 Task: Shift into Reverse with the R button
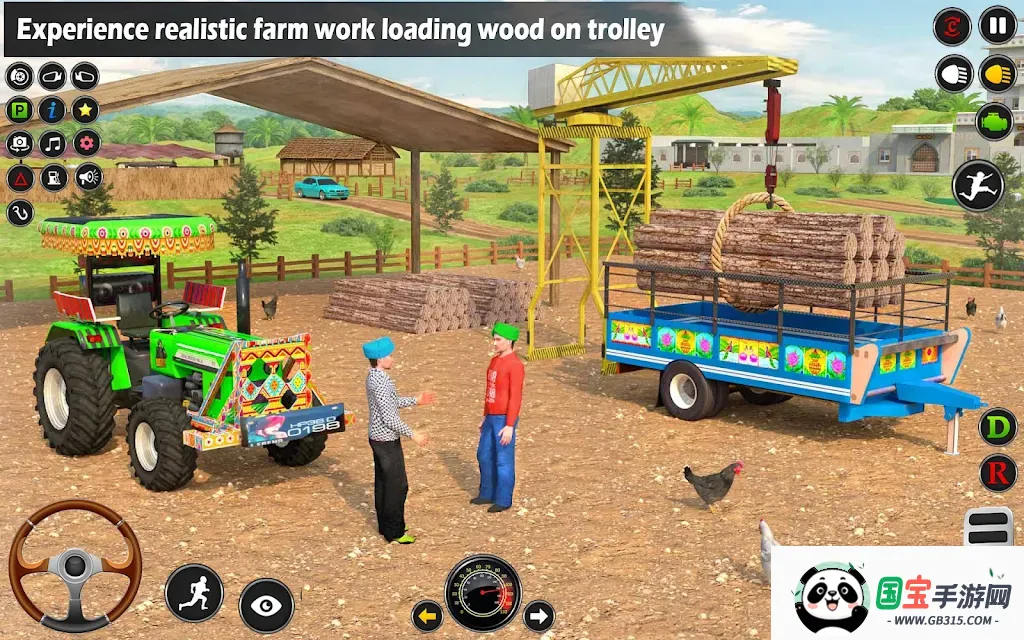(x=997, y=472)
